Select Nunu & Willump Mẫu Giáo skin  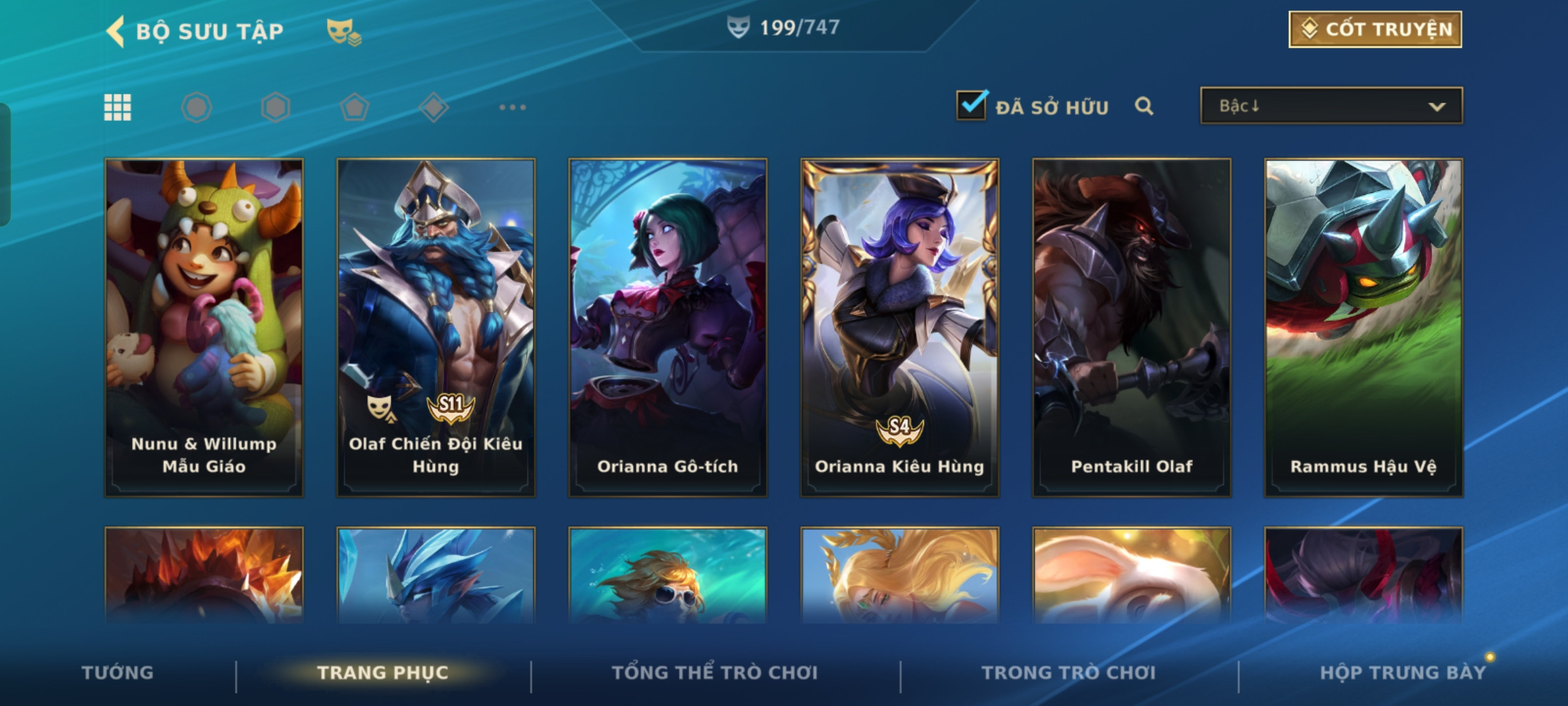coord(204,327)
